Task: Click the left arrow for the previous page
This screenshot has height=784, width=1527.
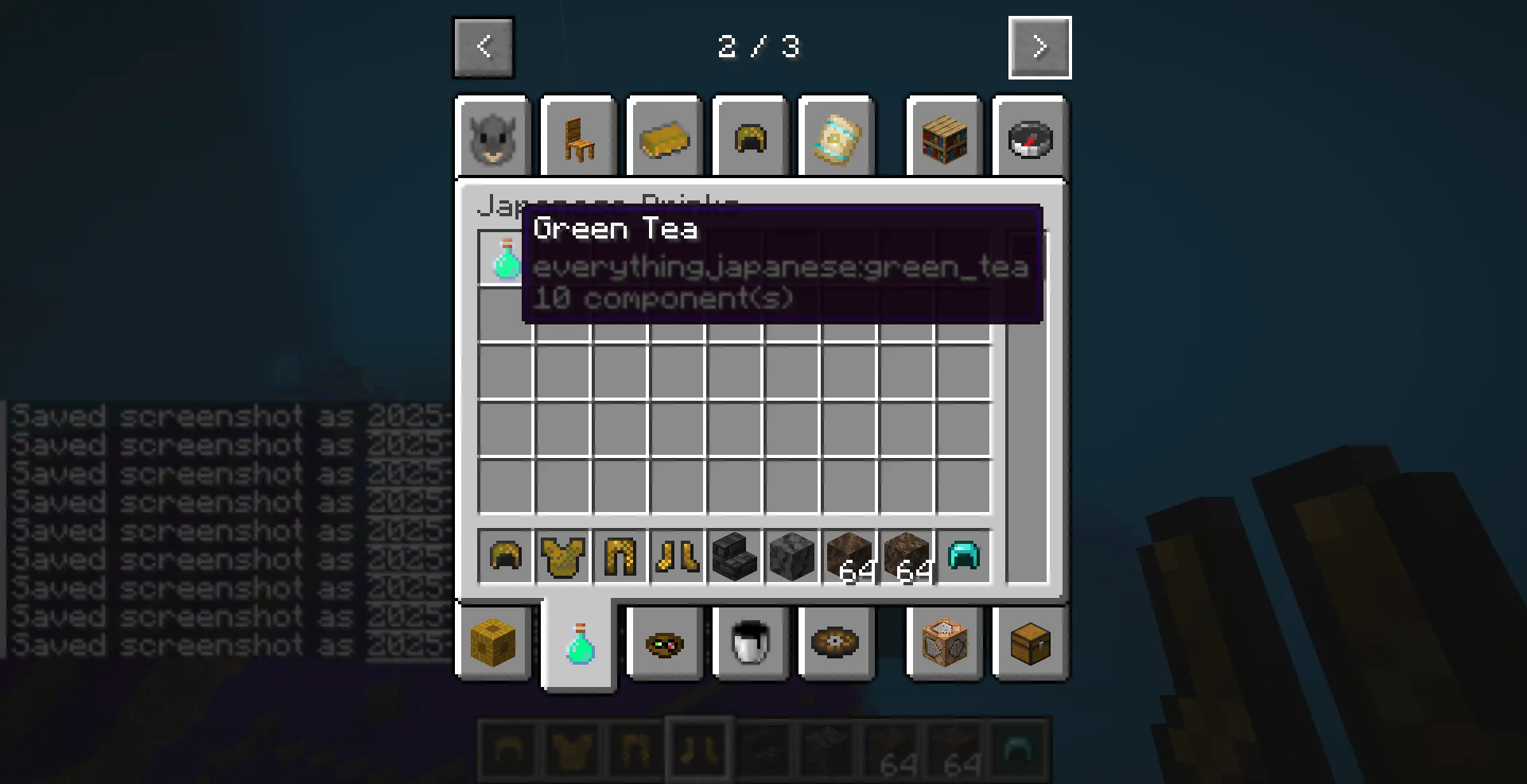Action: 484,48
